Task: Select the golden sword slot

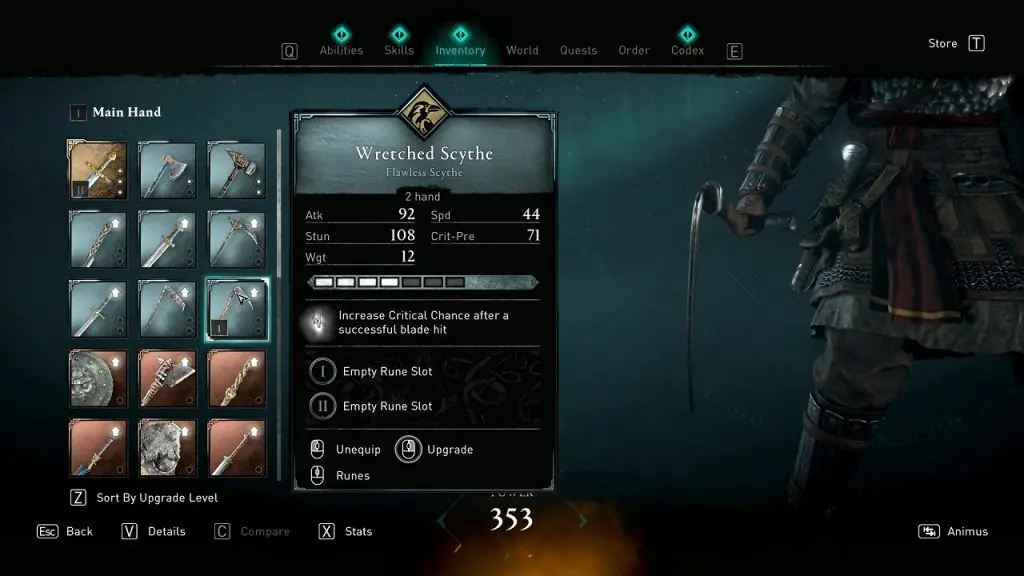Action: point(98,170)
